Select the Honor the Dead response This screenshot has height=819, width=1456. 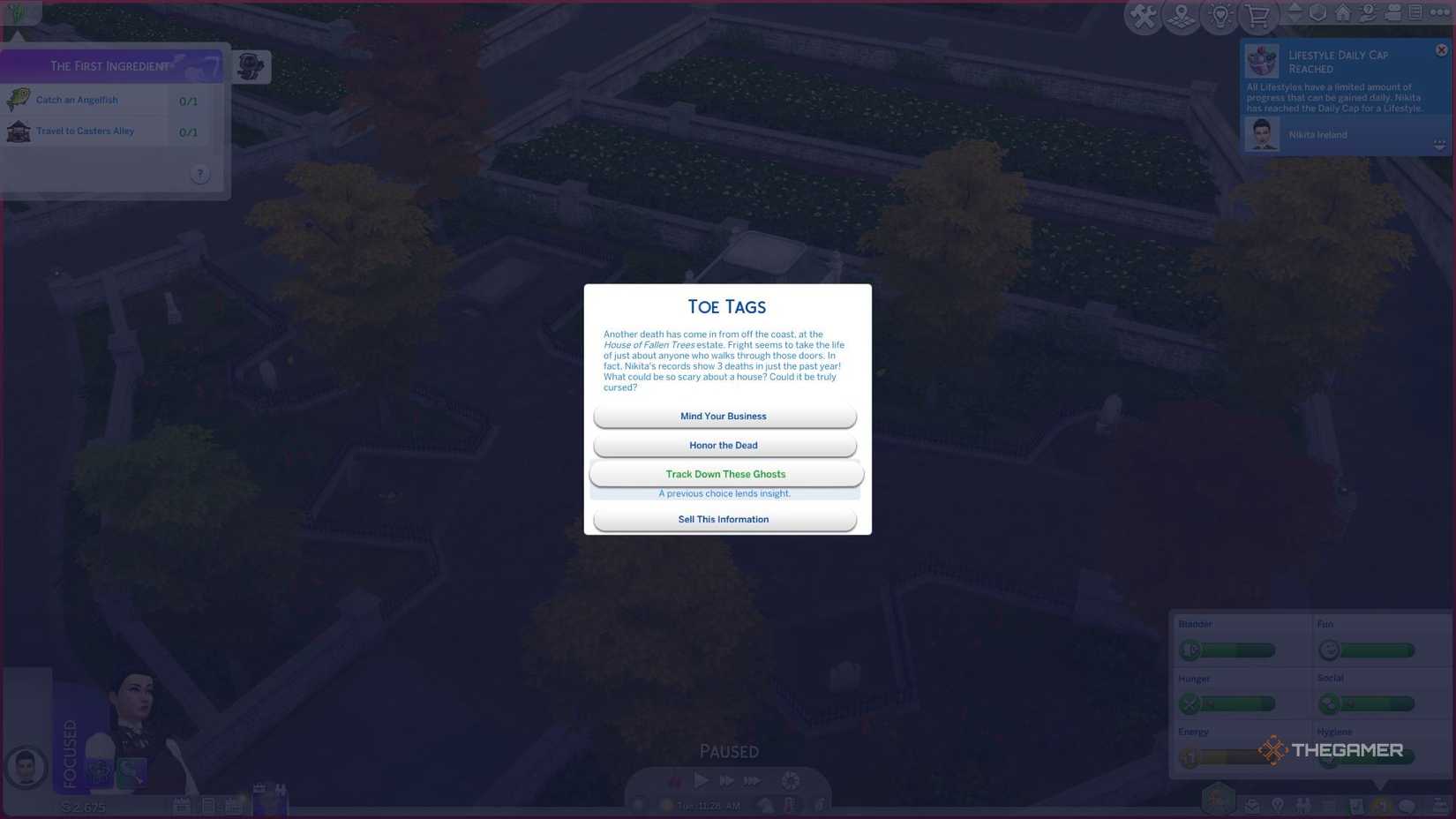tap(724, 445)
